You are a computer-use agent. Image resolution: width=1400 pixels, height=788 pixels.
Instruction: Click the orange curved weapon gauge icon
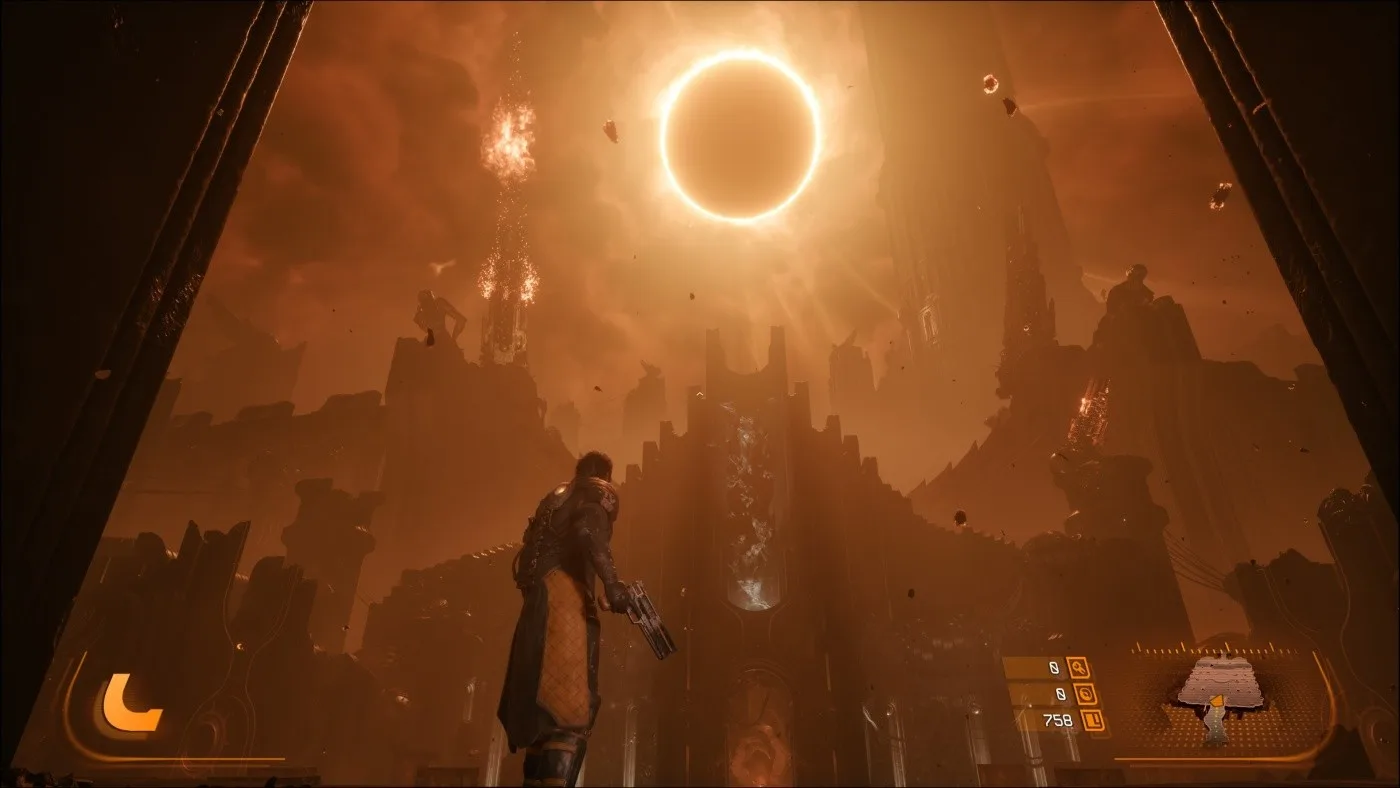[x=129, y=702]
